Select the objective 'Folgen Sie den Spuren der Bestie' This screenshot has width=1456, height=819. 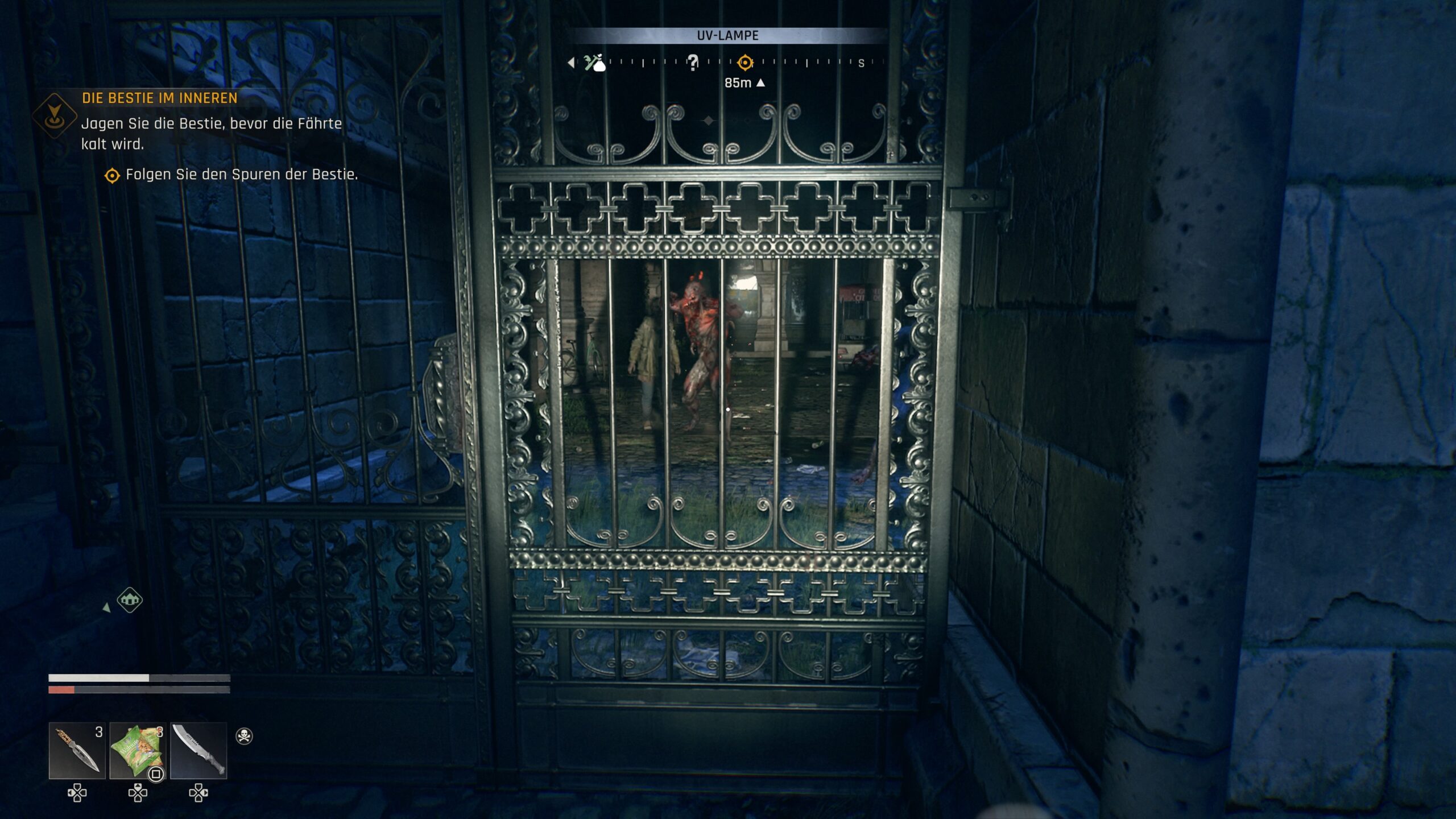[x=241, y=175]
